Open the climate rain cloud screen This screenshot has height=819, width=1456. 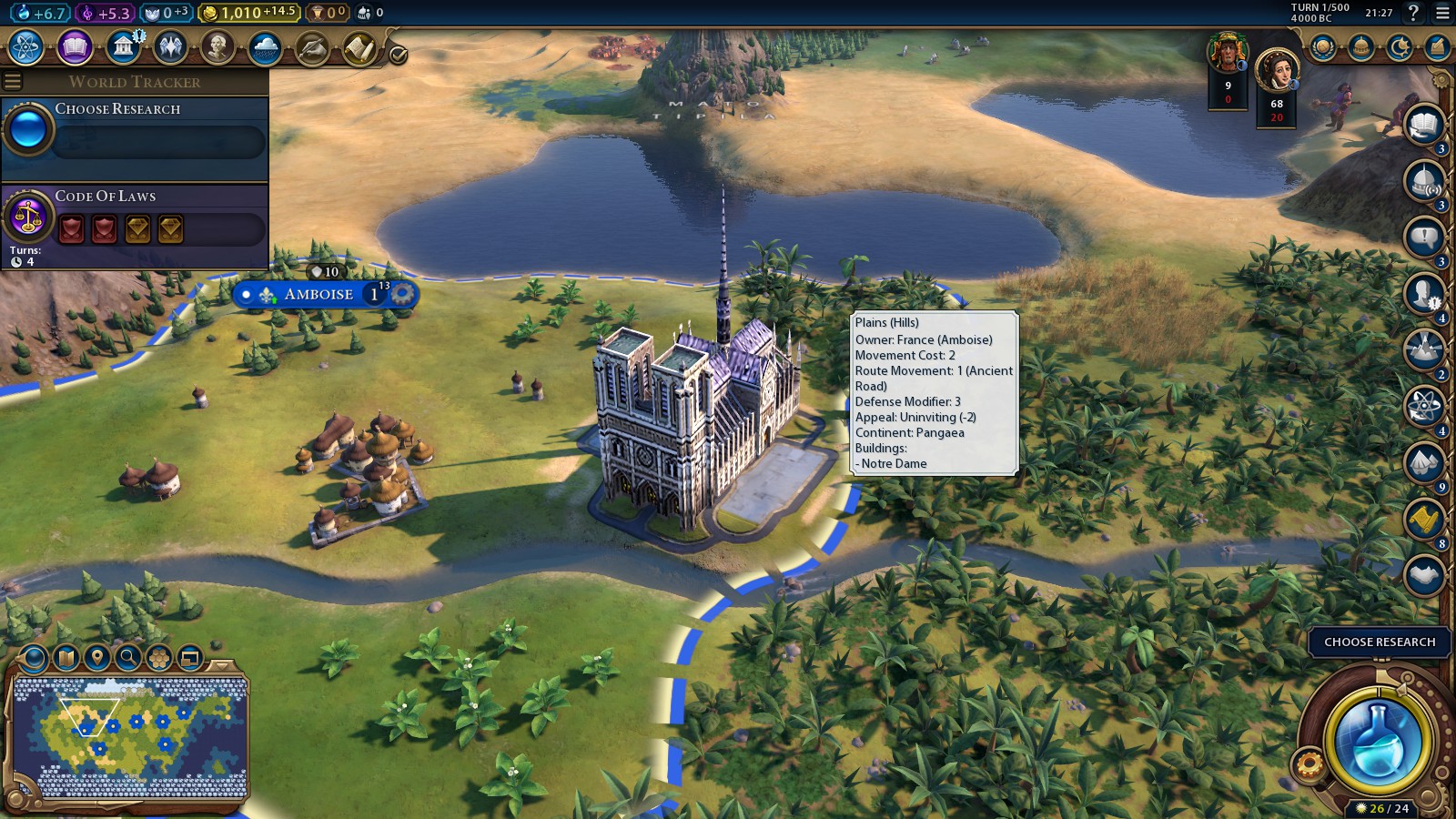tap(266, 47)
